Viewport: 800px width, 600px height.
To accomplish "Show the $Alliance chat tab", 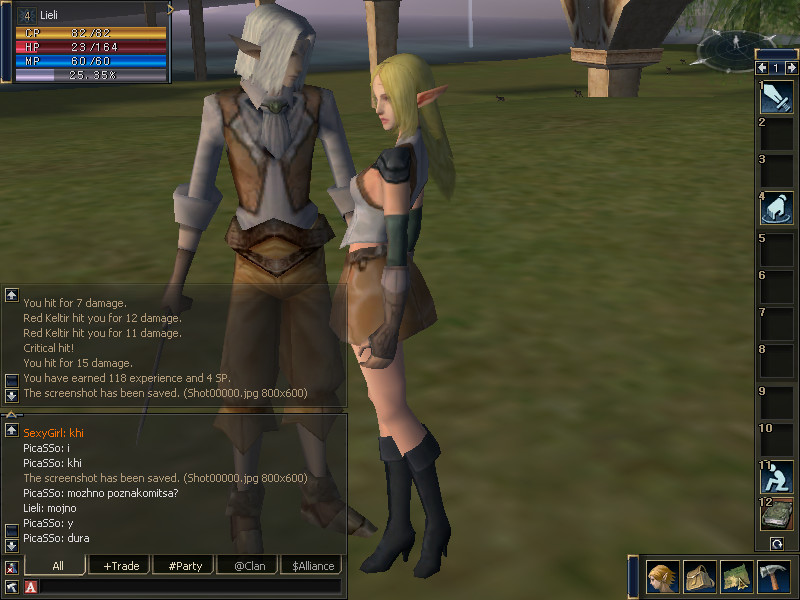I will [x=312, y=566].
